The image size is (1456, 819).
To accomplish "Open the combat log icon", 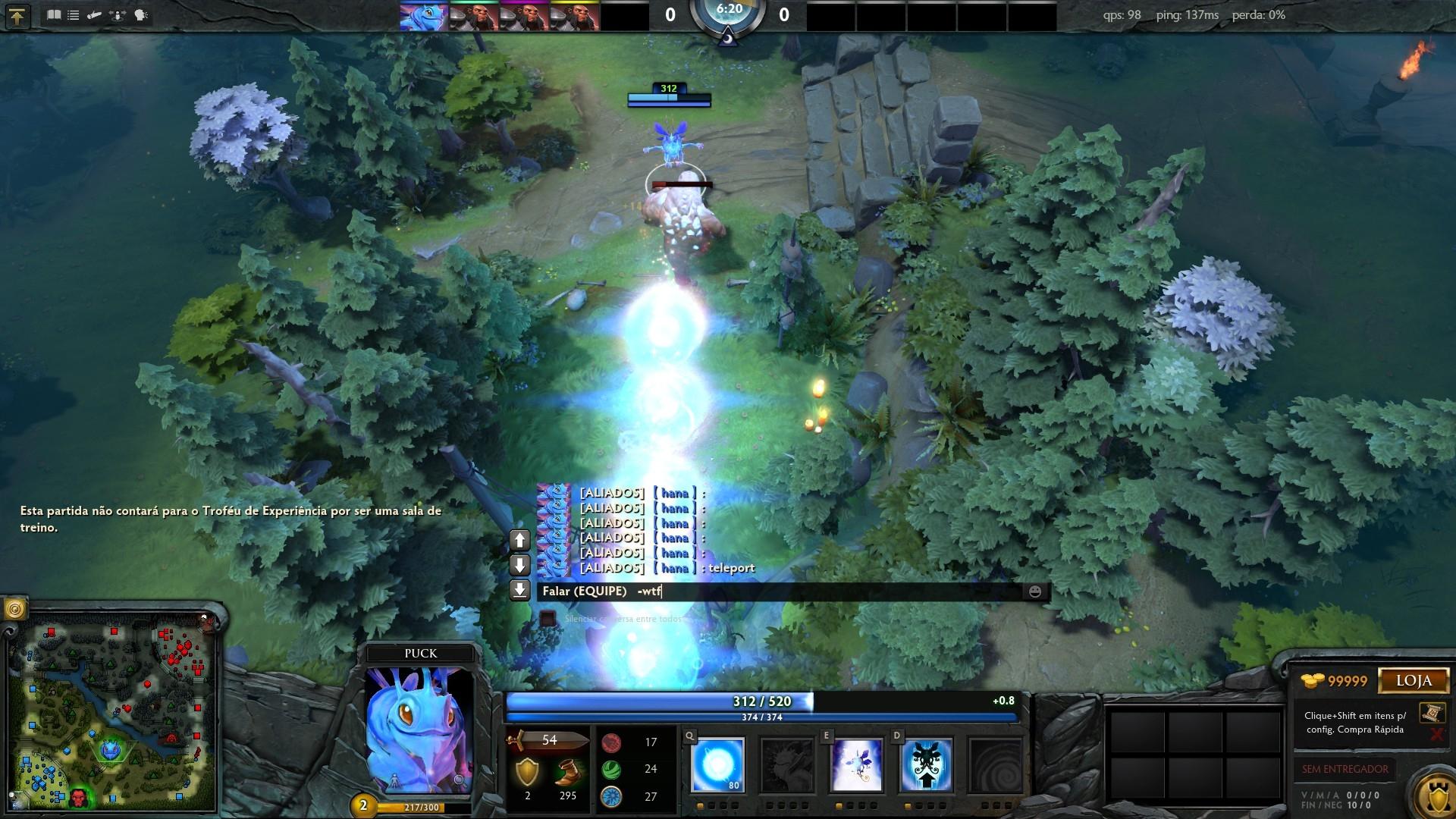I will coord(74,14).
